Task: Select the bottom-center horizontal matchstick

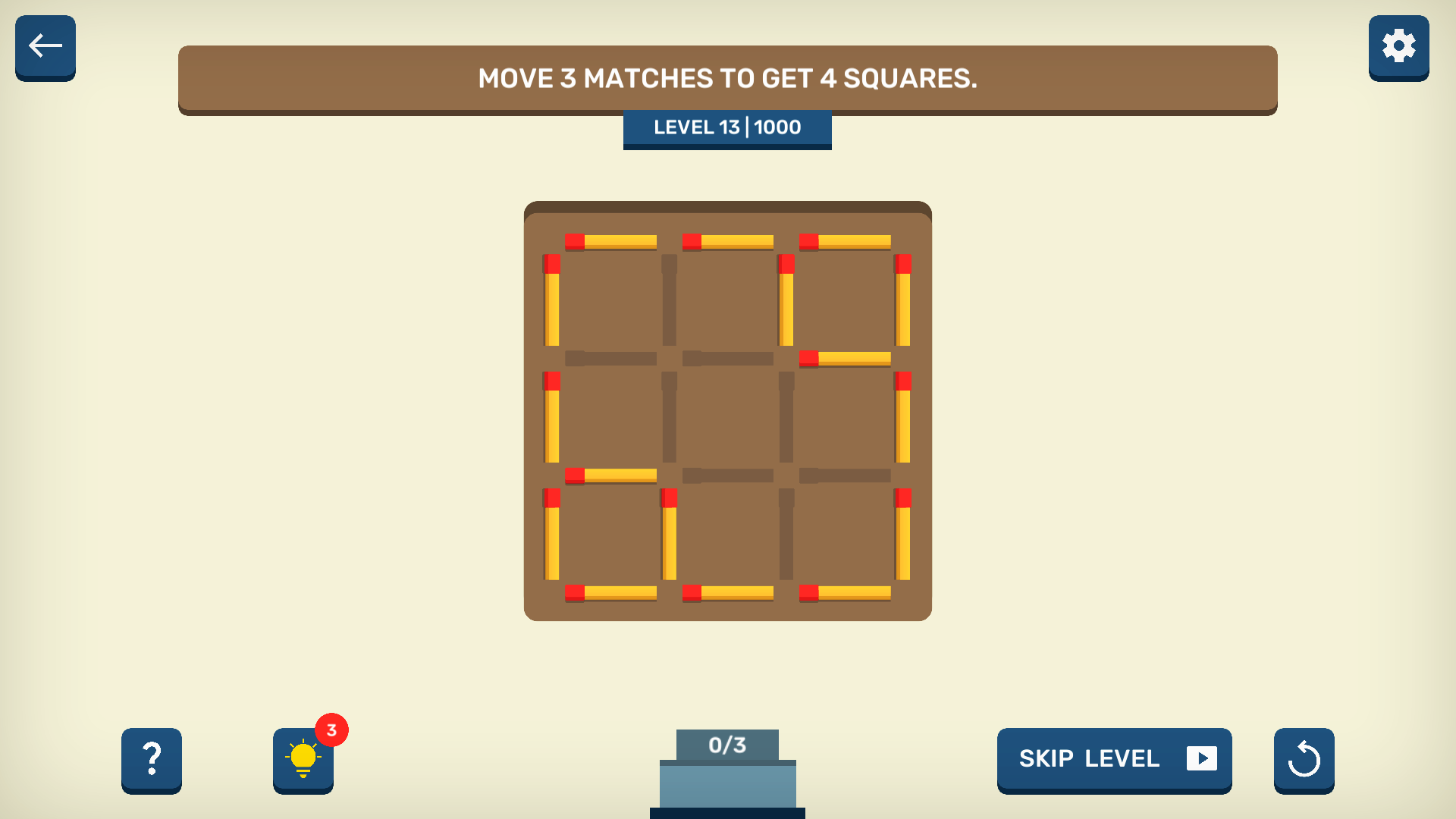Action: [726, 591]
